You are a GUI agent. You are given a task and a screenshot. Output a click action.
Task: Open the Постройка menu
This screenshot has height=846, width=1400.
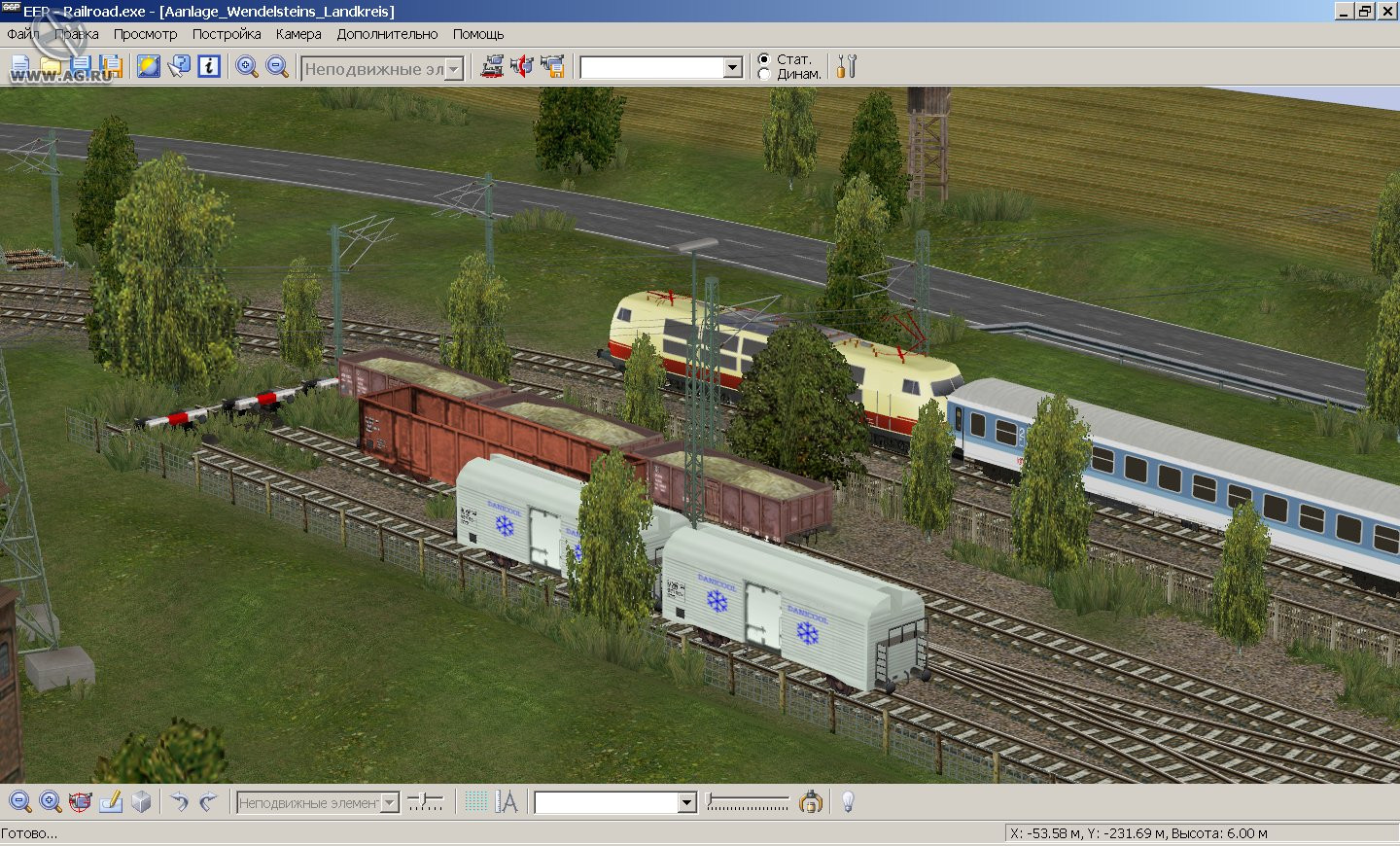click(x=226, y=34)
